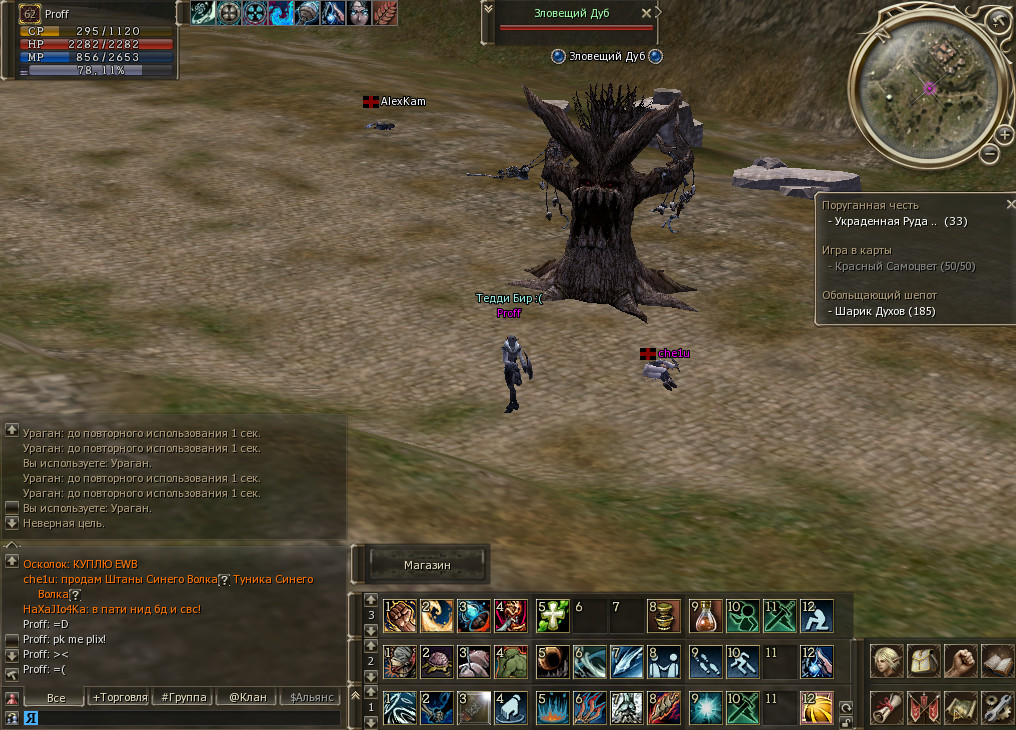The height and width of the screenshot is (730, 1016).
Task: Open the backpack inventory menu icon
Action: point(923,660)
